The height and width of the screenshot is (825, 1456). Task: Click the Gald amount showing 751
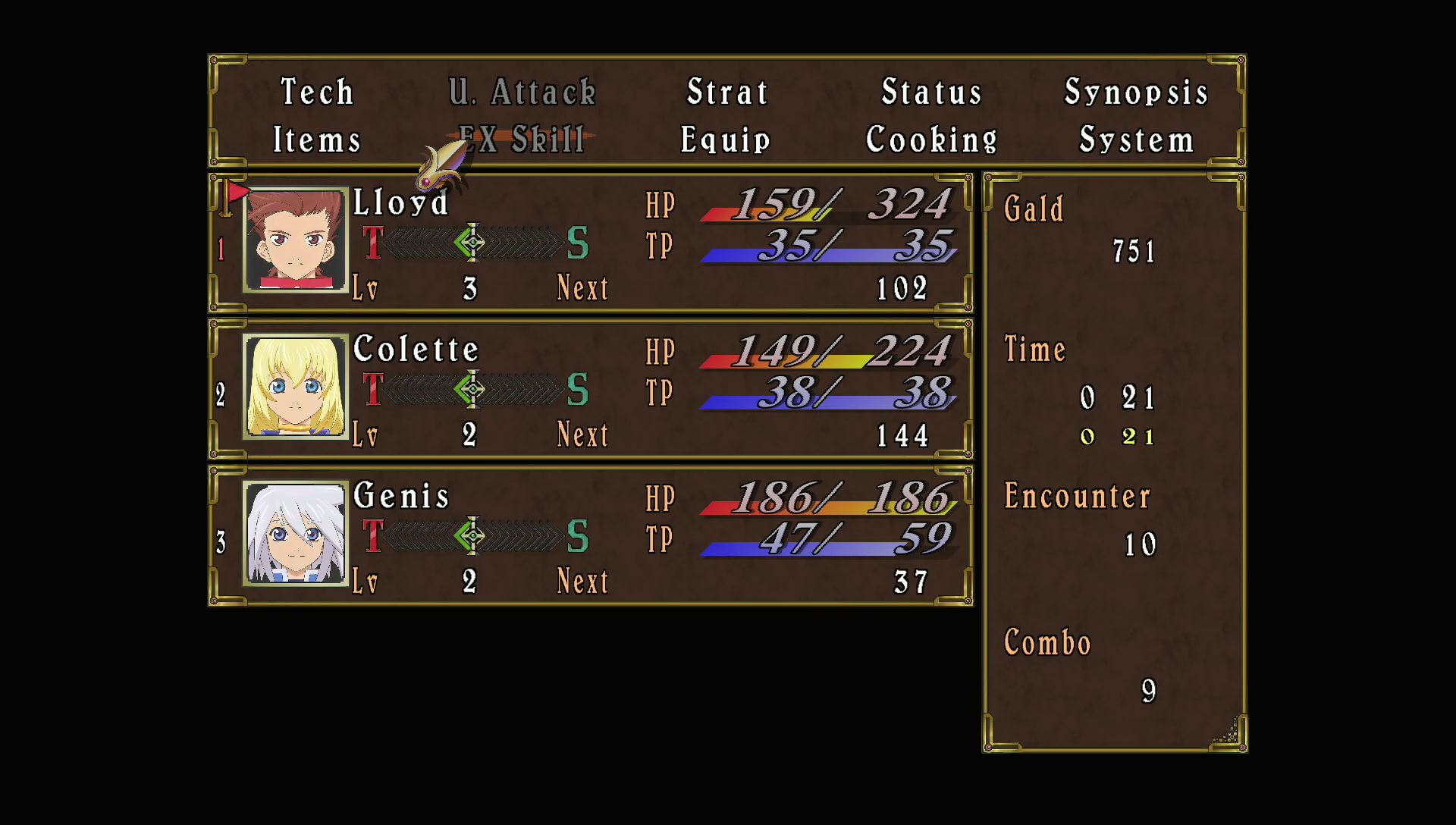1134,252
